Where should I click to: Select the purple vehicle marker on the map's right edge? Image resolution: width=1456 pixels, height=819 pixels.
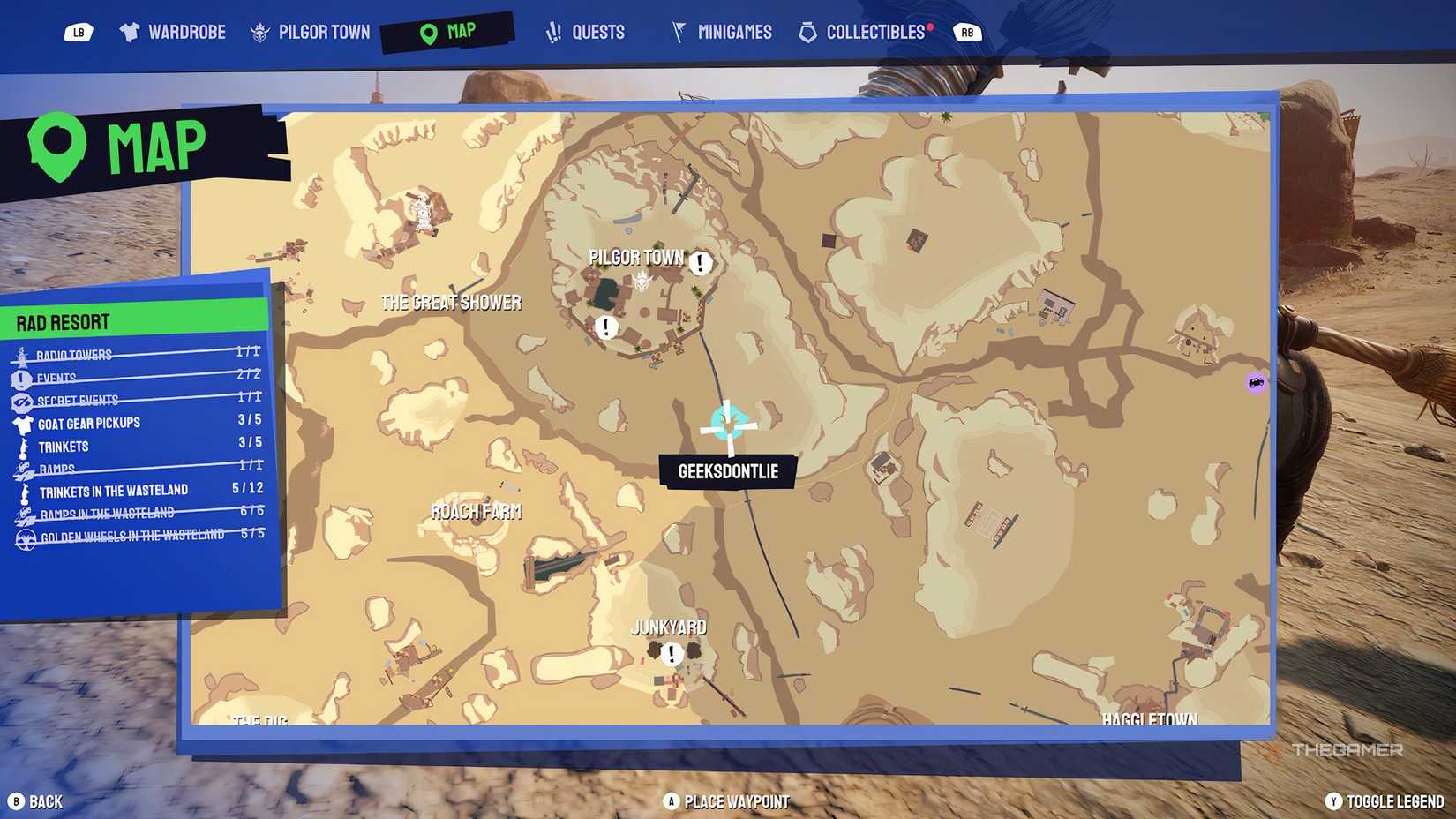1257,384
